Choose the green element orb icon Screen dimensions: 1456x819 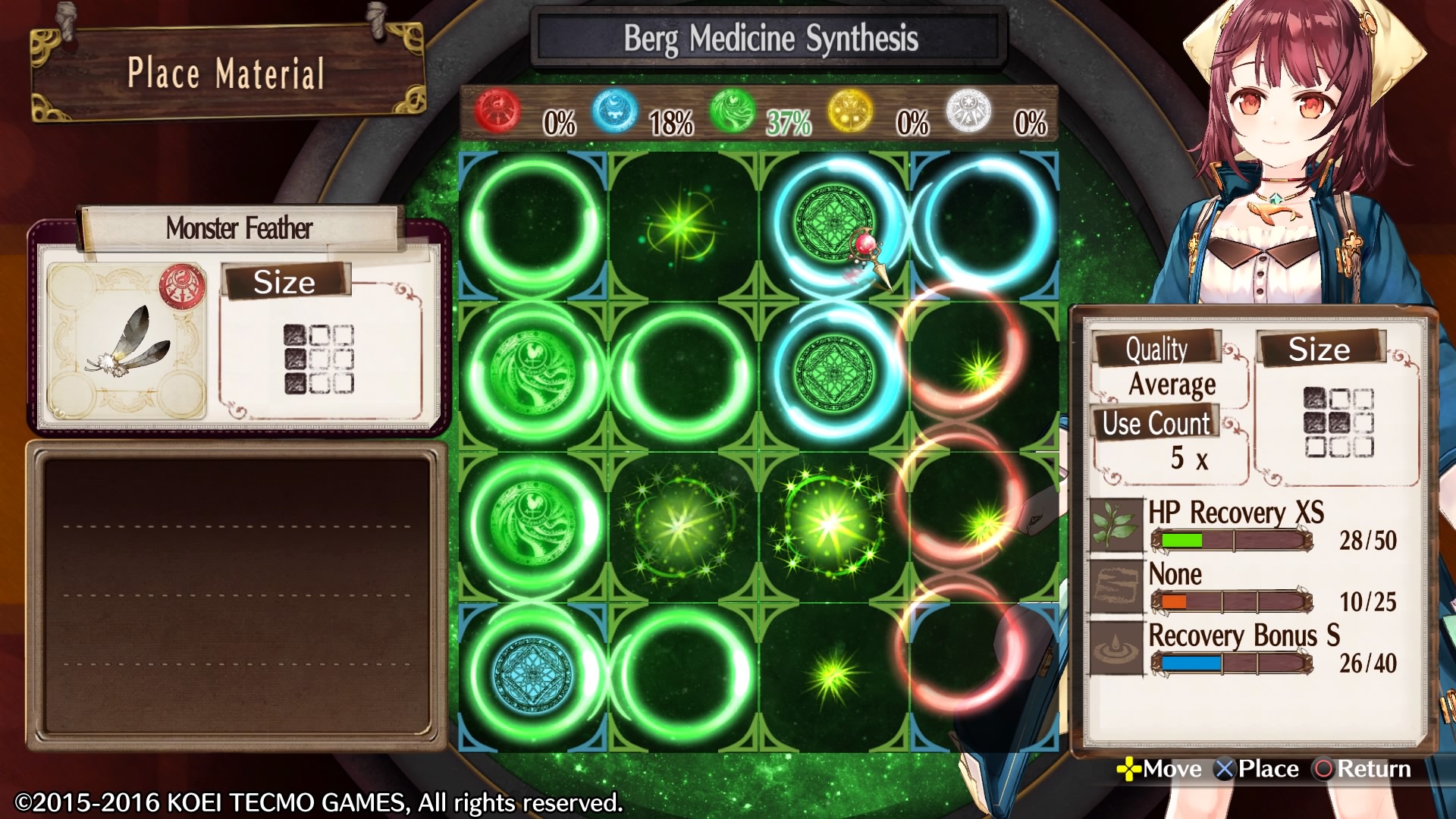click(x=733, y=111)
